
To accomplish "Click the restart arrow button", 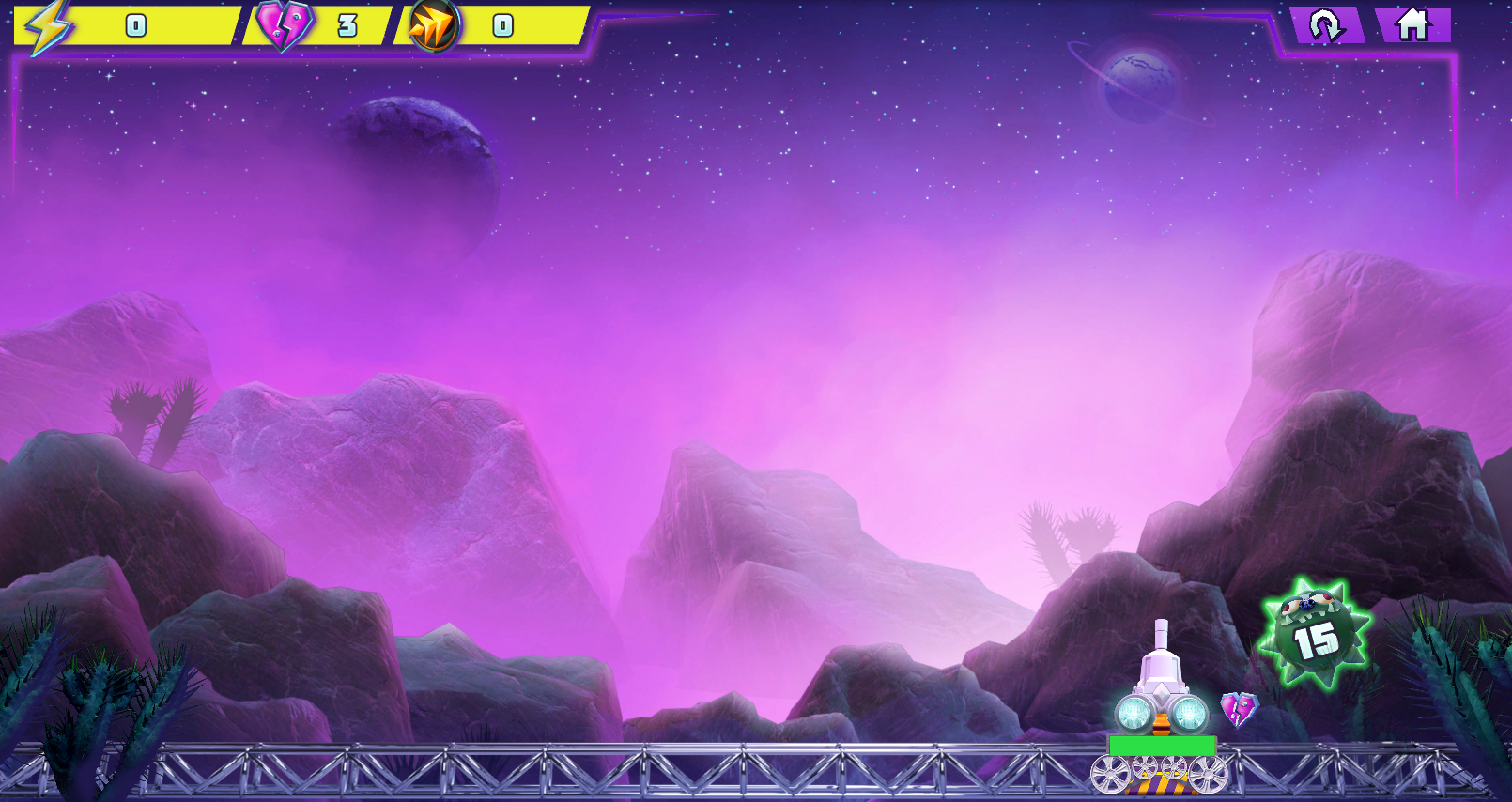I will coord(1326,25).
